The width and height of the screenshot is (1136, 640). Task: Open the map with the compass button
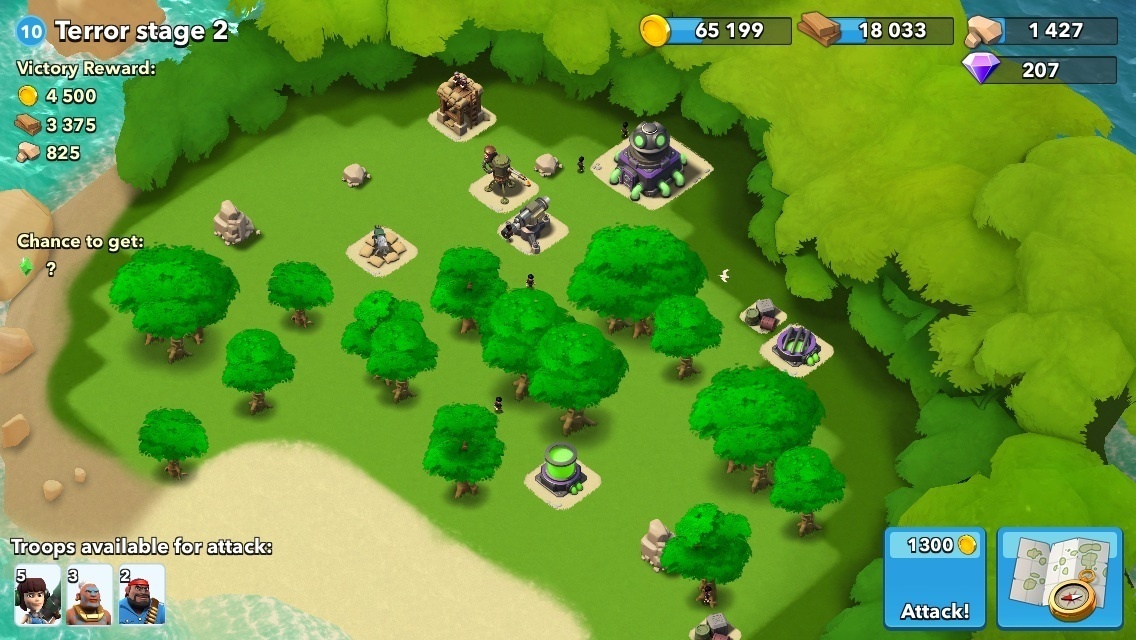1059,578
